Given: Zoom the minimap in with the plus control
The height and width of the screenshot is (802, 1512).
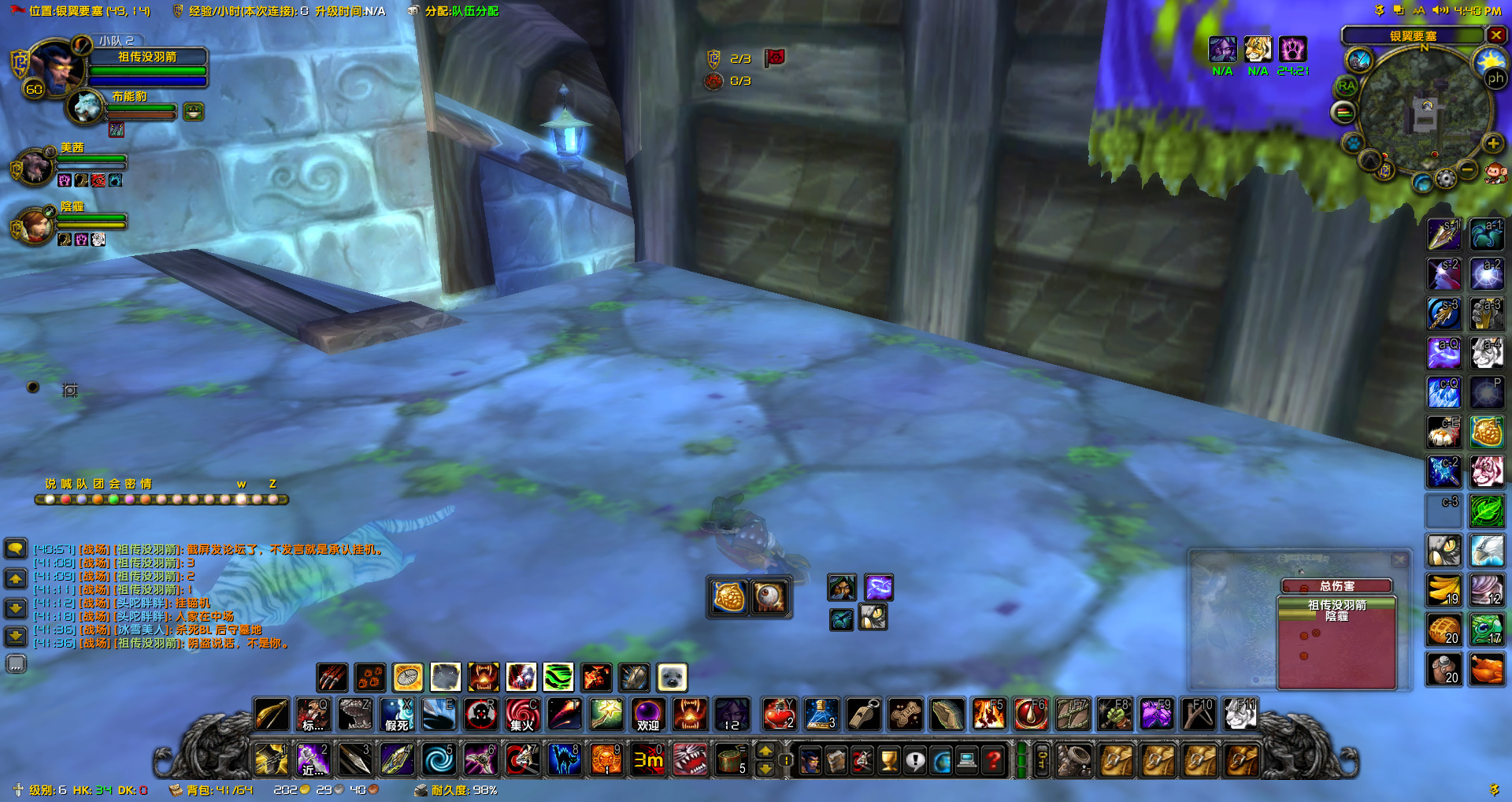Looking at the screenshot, I should 1495,143.
